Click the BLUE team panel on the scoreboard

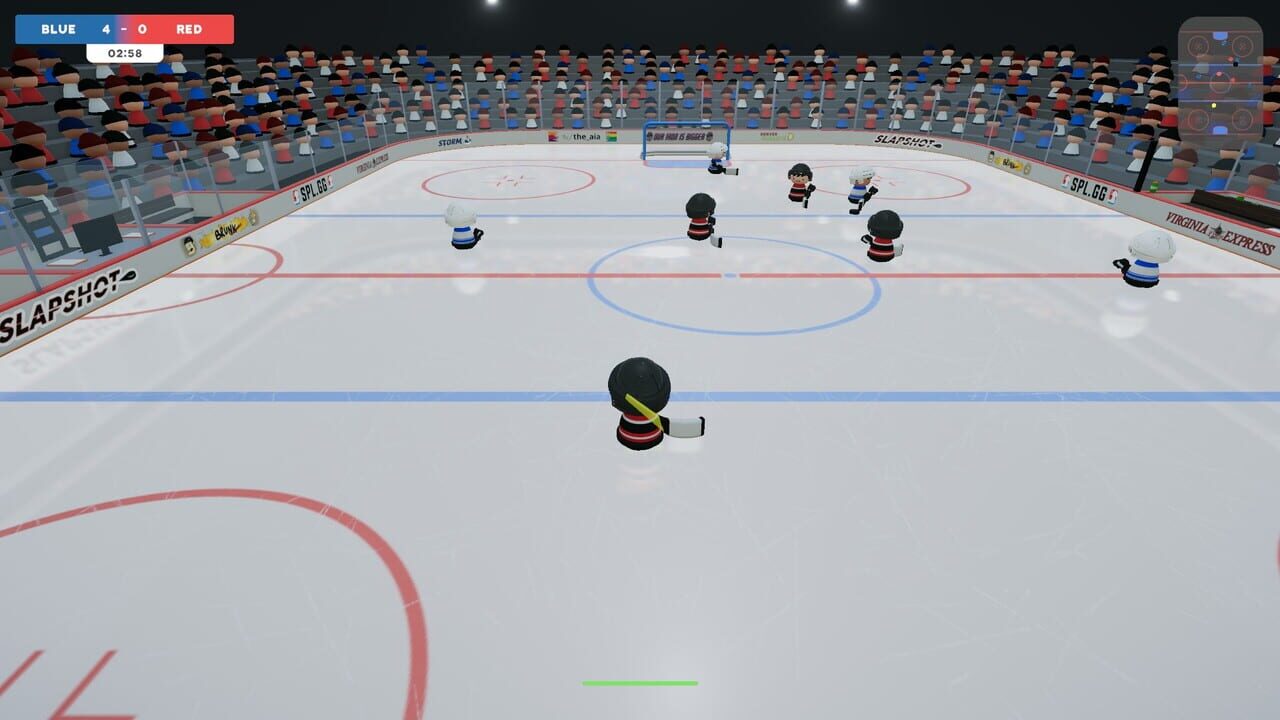pos(60,29)
